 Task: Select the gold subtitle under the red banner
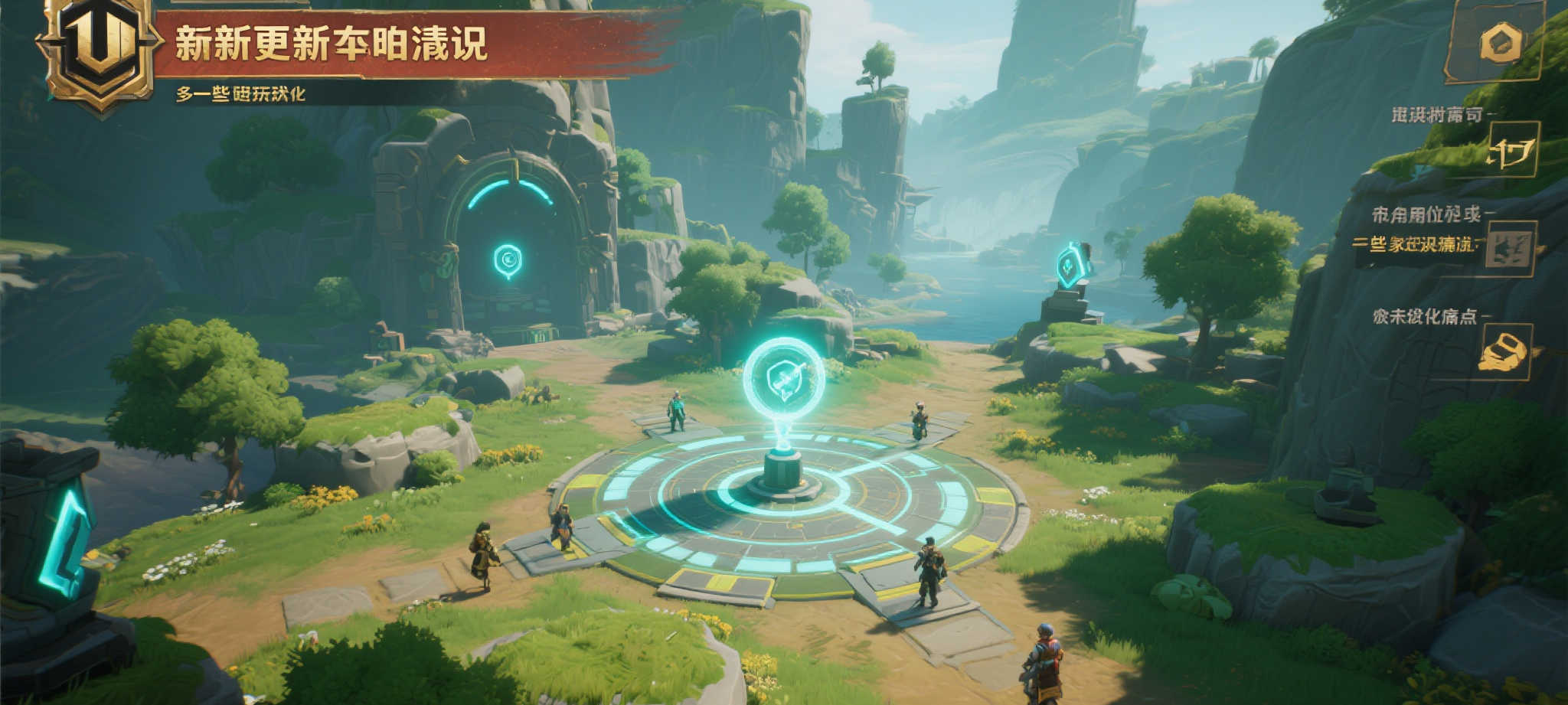pyautogui.click(x=240, y=94)
